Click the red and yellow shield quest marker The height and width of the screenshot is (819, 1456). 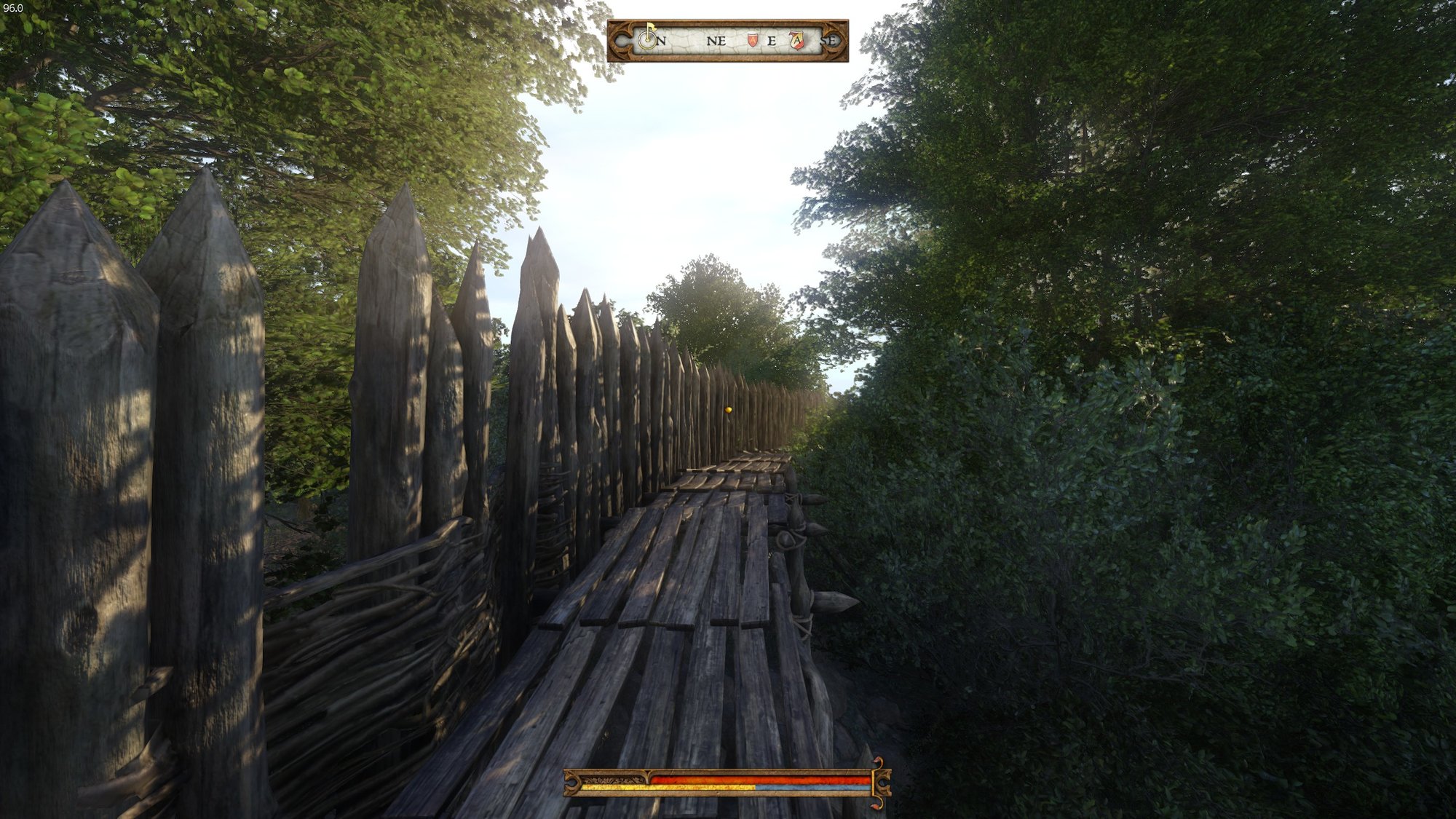[x=797, y=41]
